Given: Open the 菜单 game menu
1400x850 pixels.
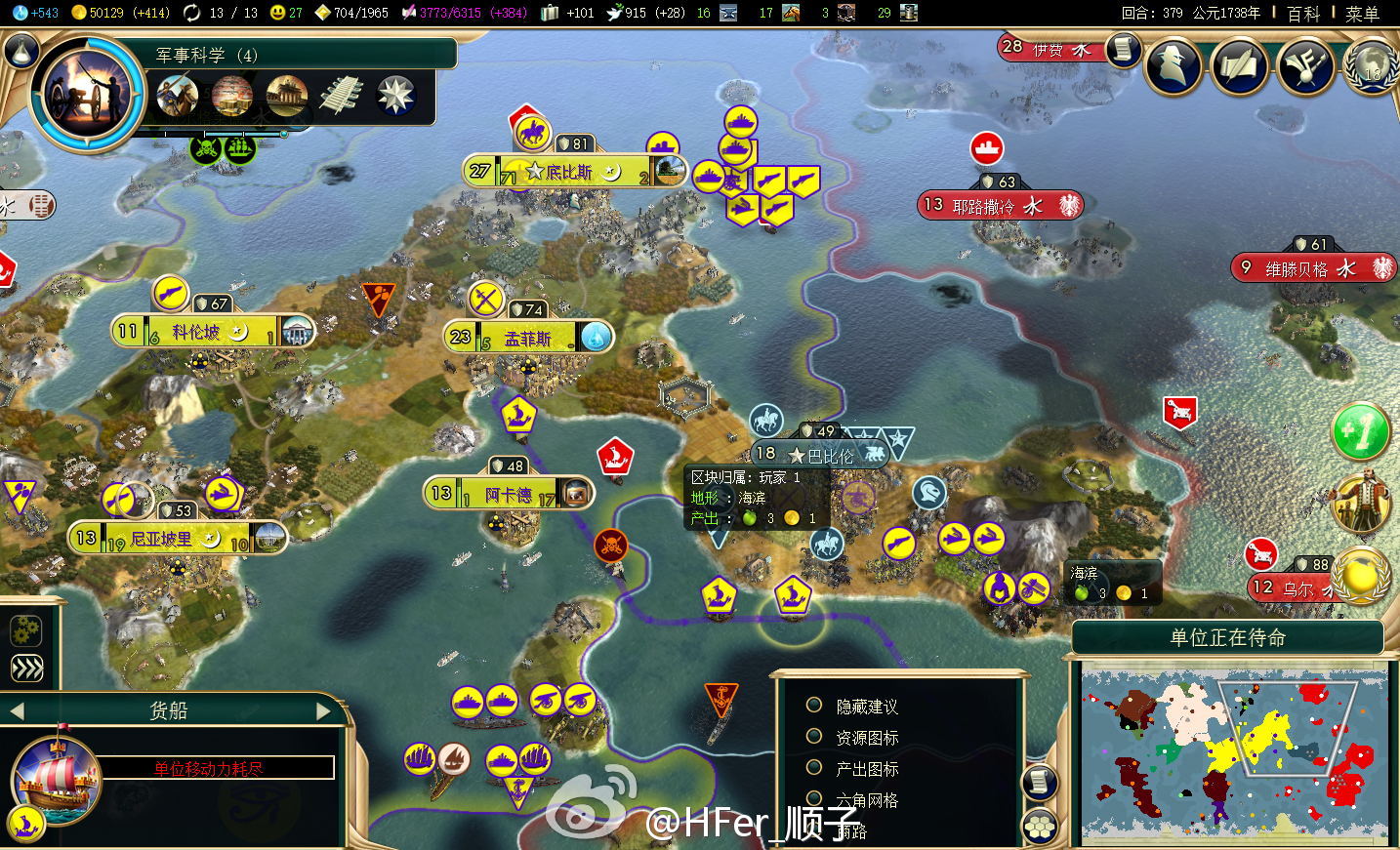Looking at the screenshot, I should (1362, 14).
